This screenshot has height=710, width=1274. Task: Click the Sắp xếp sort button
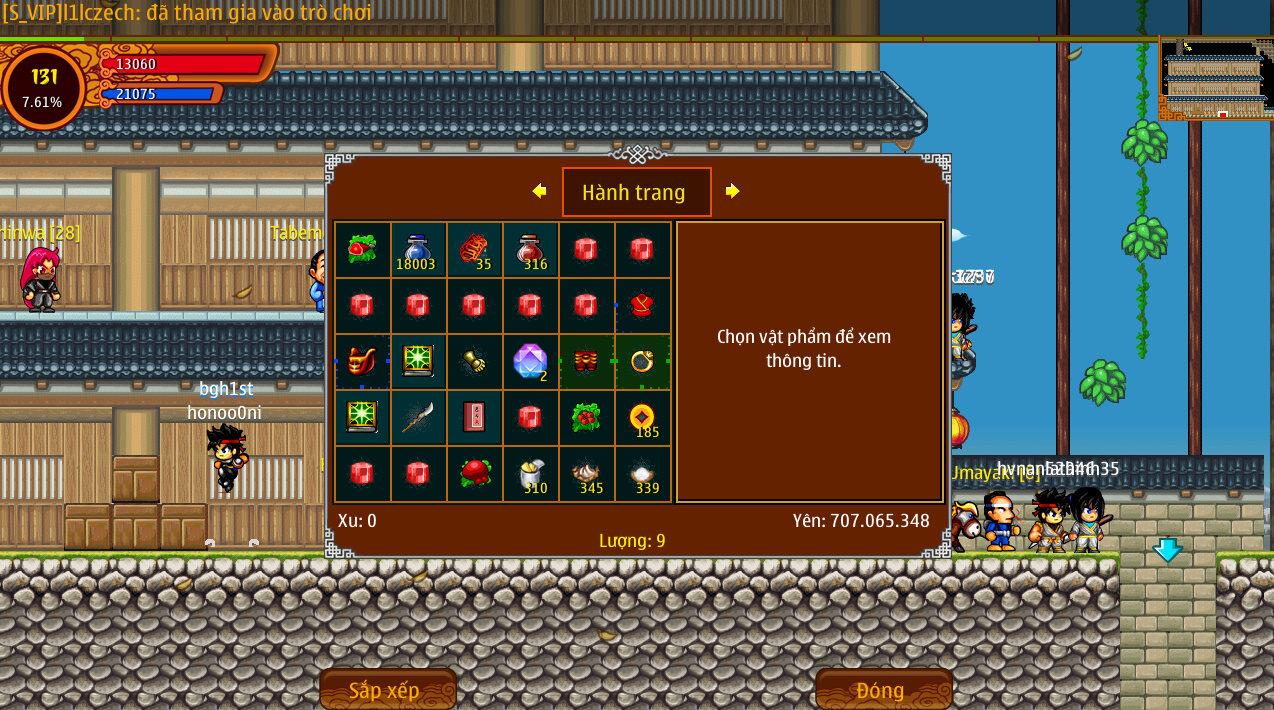tap(387, 690)
